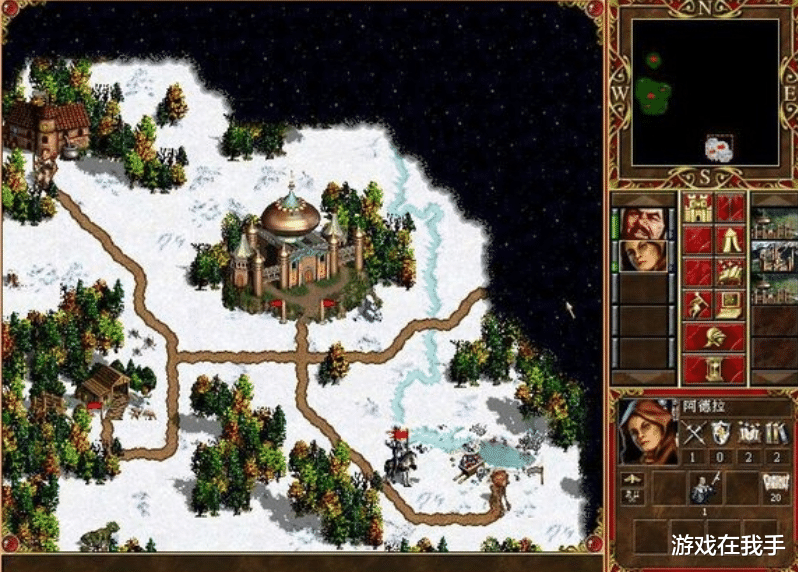The height and width of the screenshot is (572, 798).
Task: Open system options computer button
Action: click(731, 304)
